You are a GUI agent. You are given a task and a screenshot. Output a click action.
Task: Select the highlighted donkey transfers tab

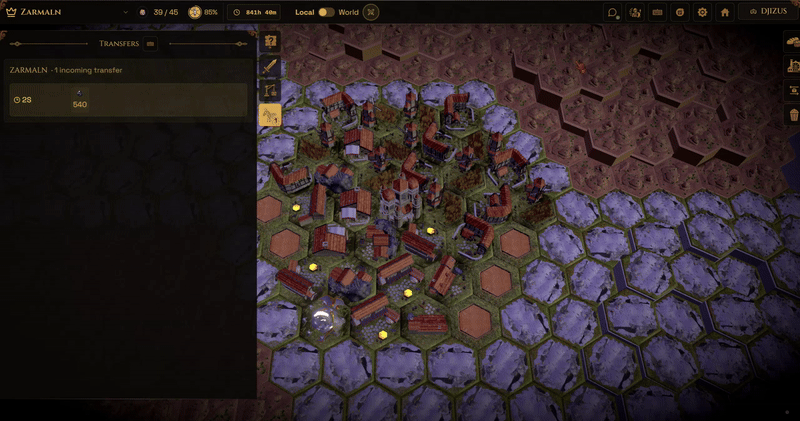(269, 116)
